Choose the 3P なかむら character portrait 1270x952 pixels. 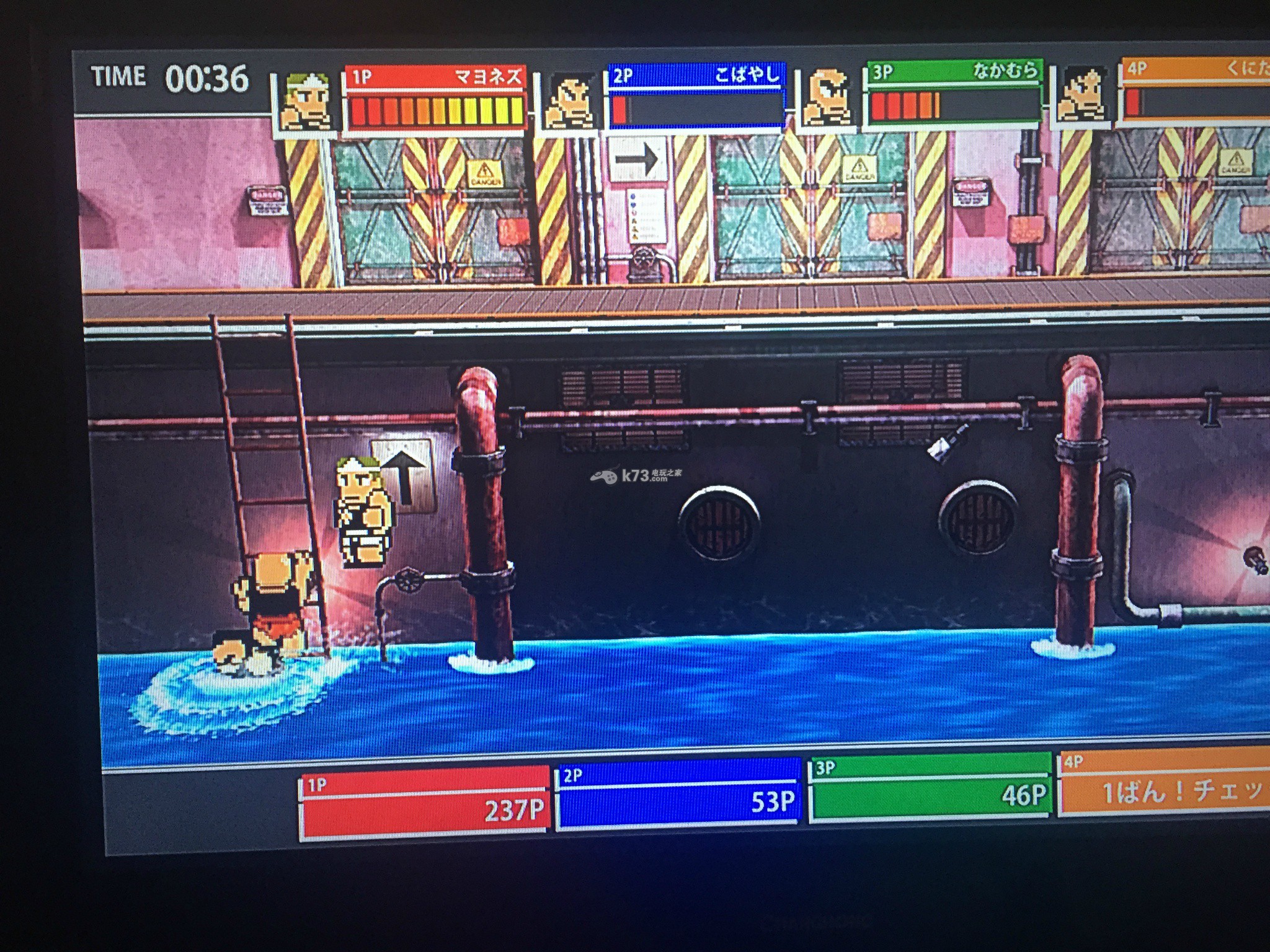click(x=828, y=99)
